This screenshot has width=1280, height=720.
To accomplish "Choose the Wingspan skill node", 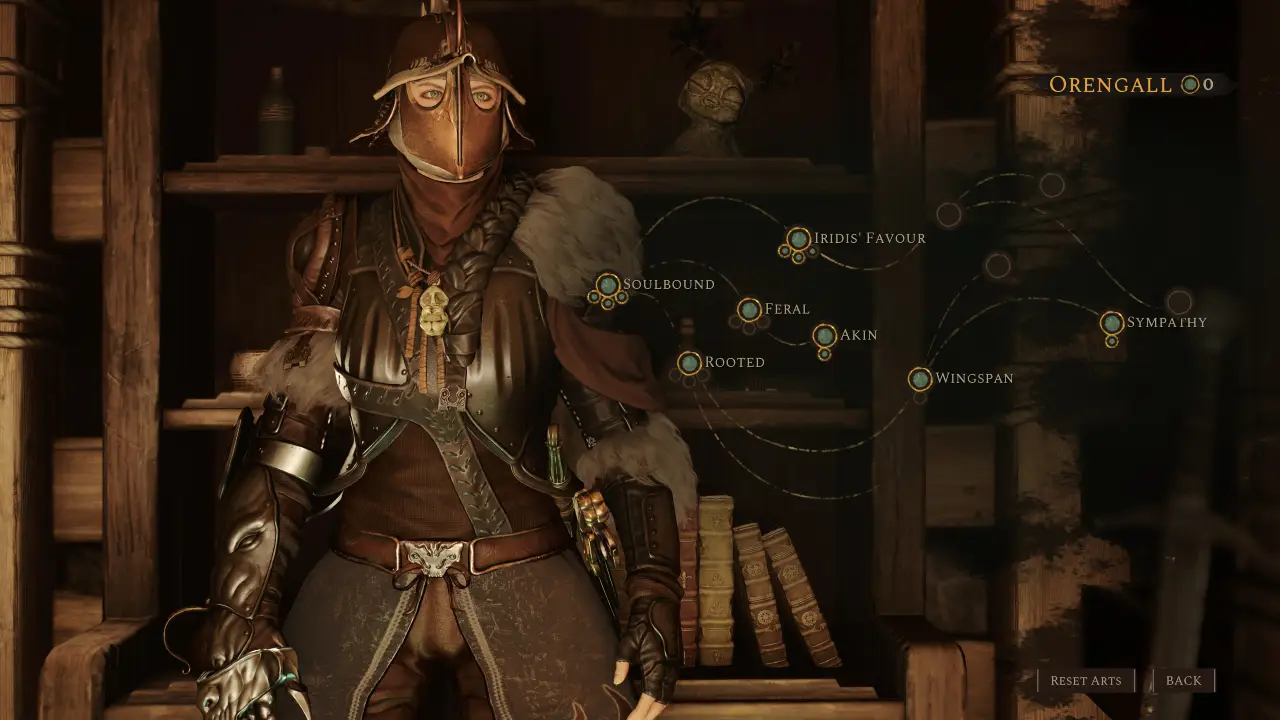I will point(920,379).
